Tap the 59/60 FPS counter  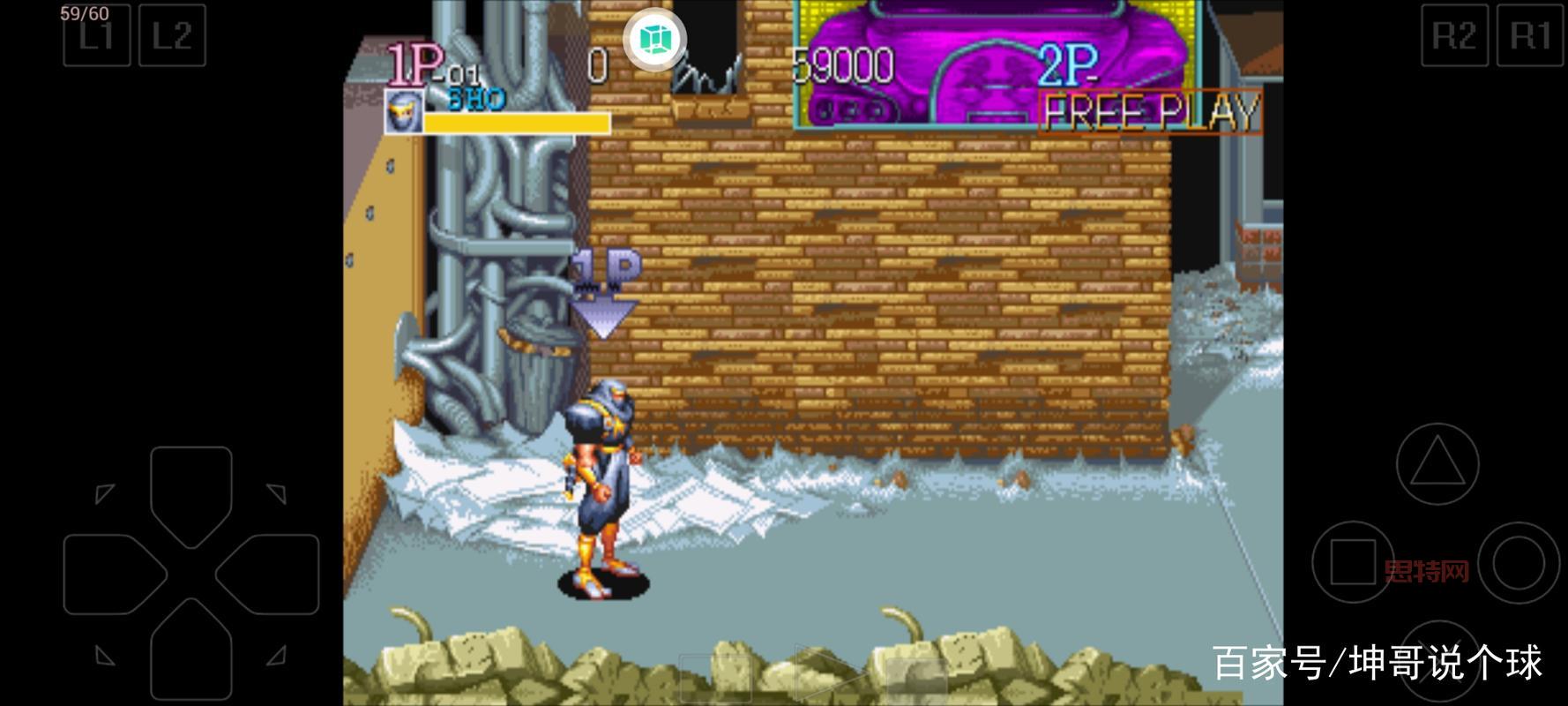click(83, 13)
